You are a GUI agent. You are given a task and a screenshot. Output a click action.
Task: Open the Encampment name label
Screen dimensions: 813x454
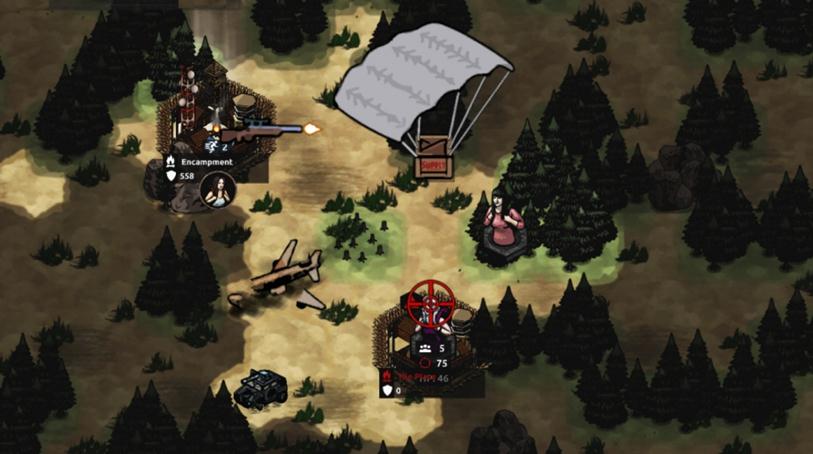[x=206, y=162]
